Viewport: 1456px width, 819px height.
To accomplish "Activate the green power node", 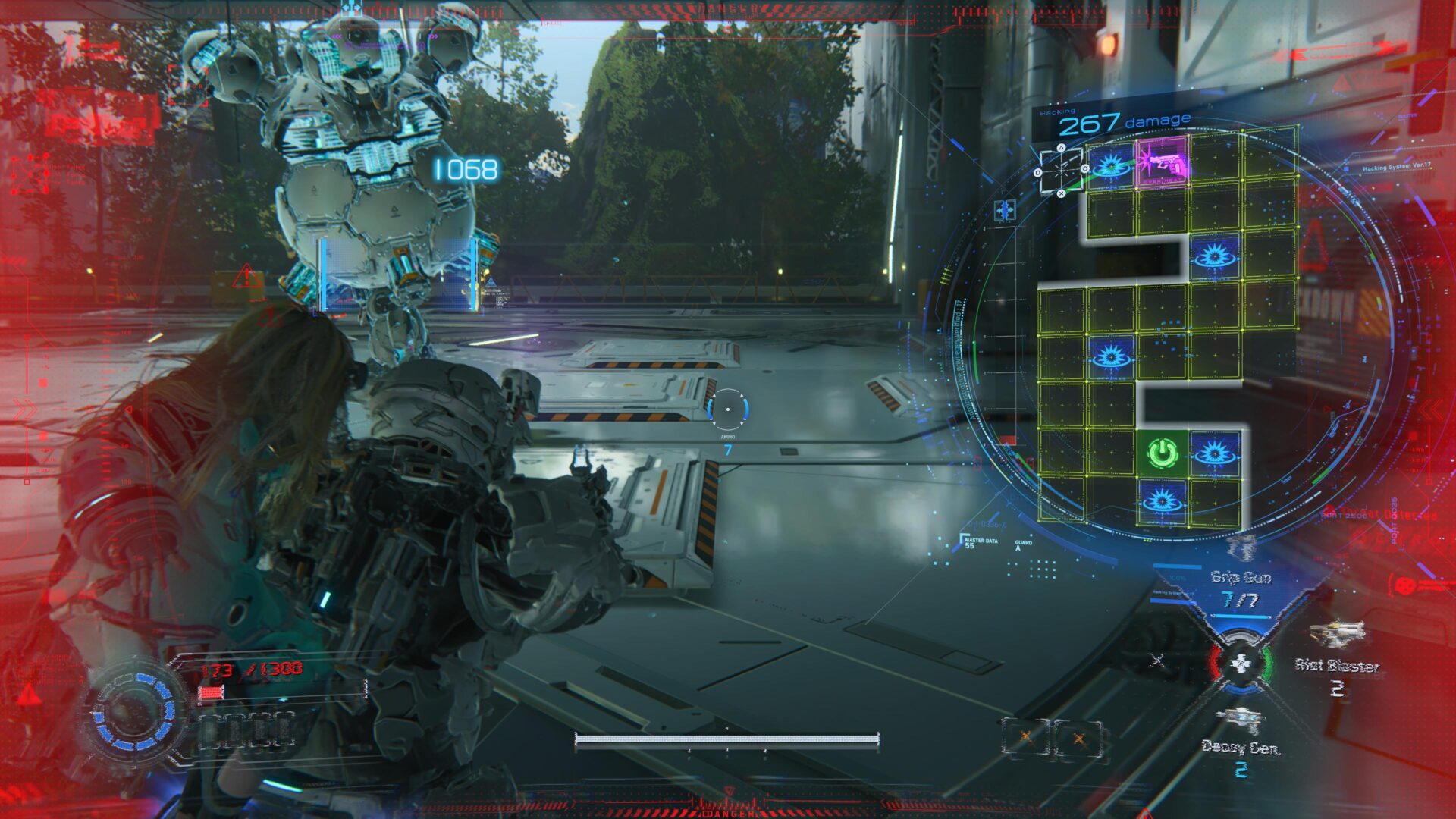I will point(1162,453).
